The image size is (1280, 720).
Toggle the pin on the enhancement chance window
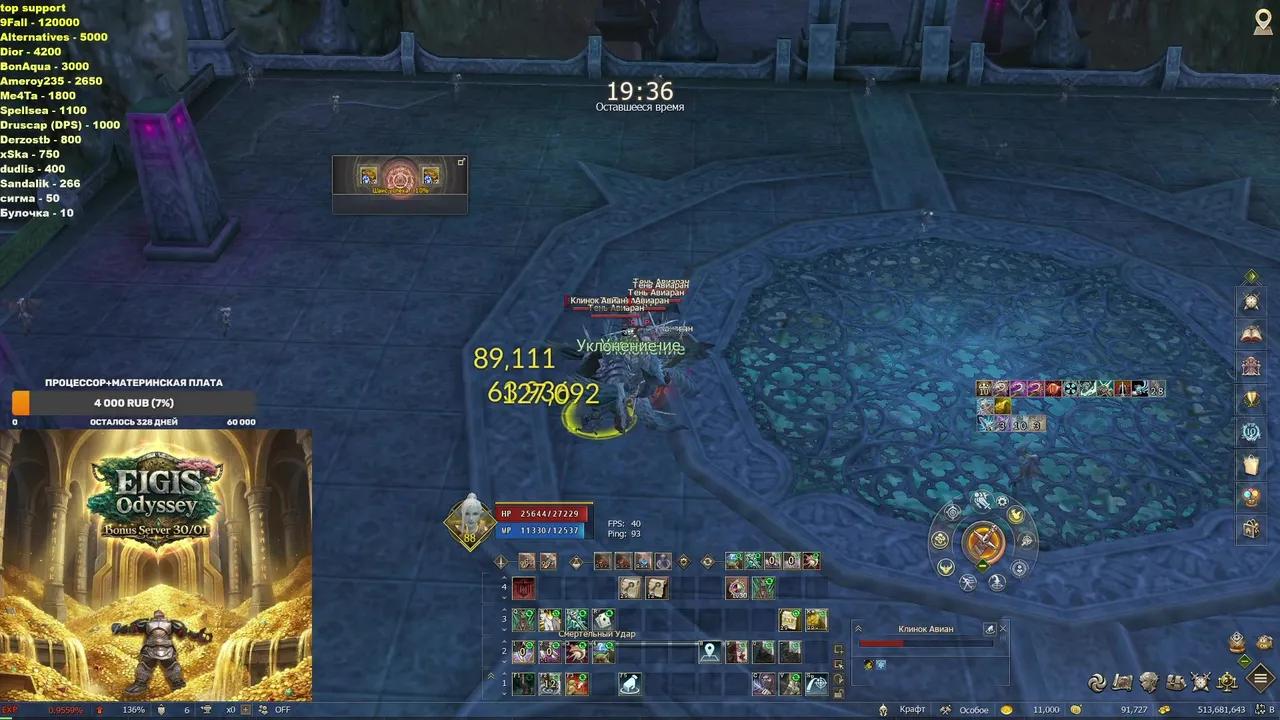(461, 161)
